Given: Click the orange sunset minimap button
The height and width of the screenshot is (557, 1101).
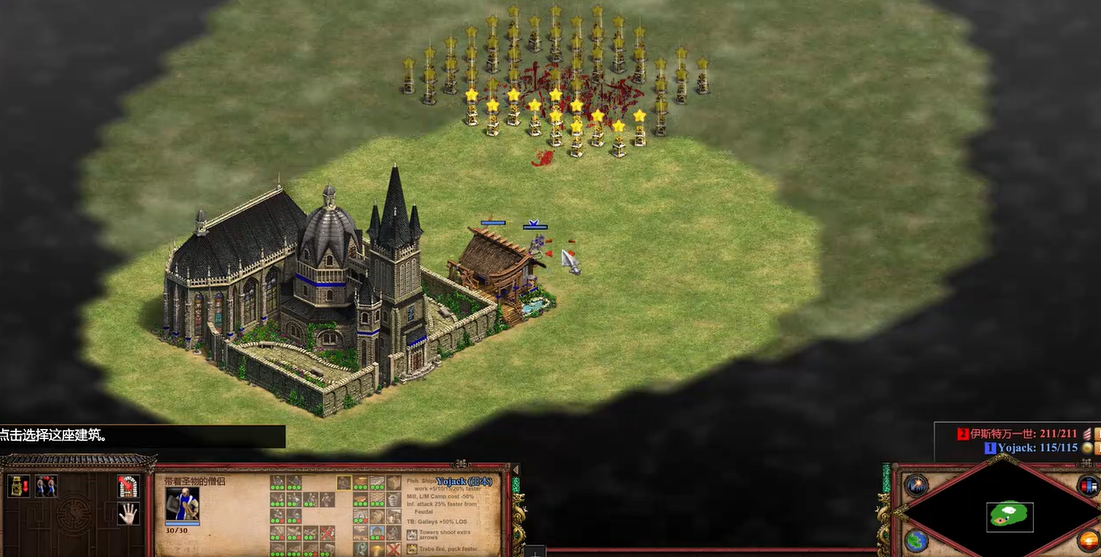Looking at the screenshot, I should [1089, 540].
